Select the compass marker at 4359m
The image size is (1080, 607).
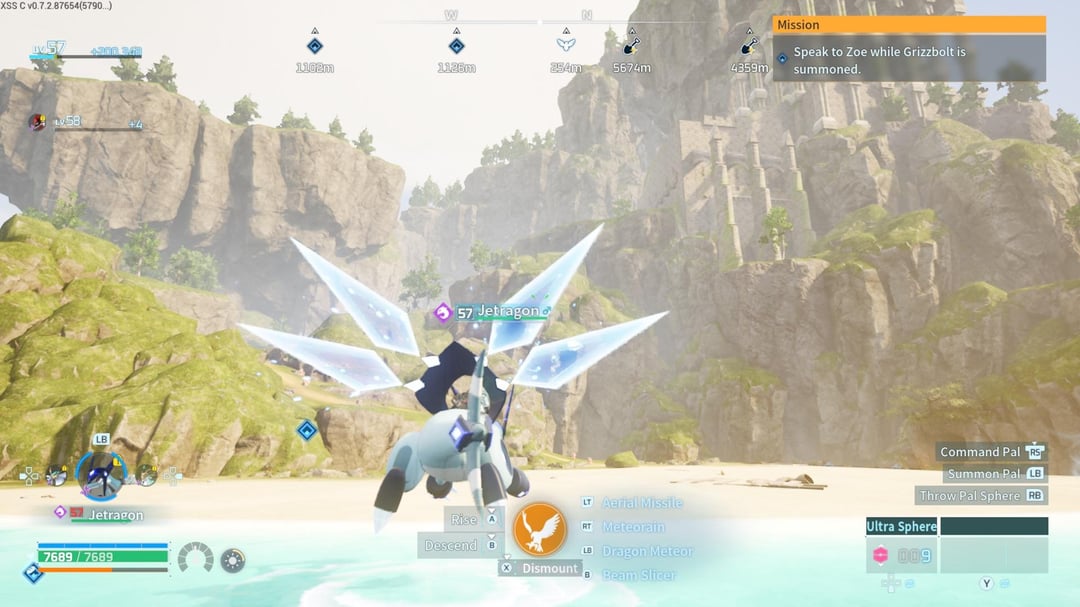coord(749,46)
